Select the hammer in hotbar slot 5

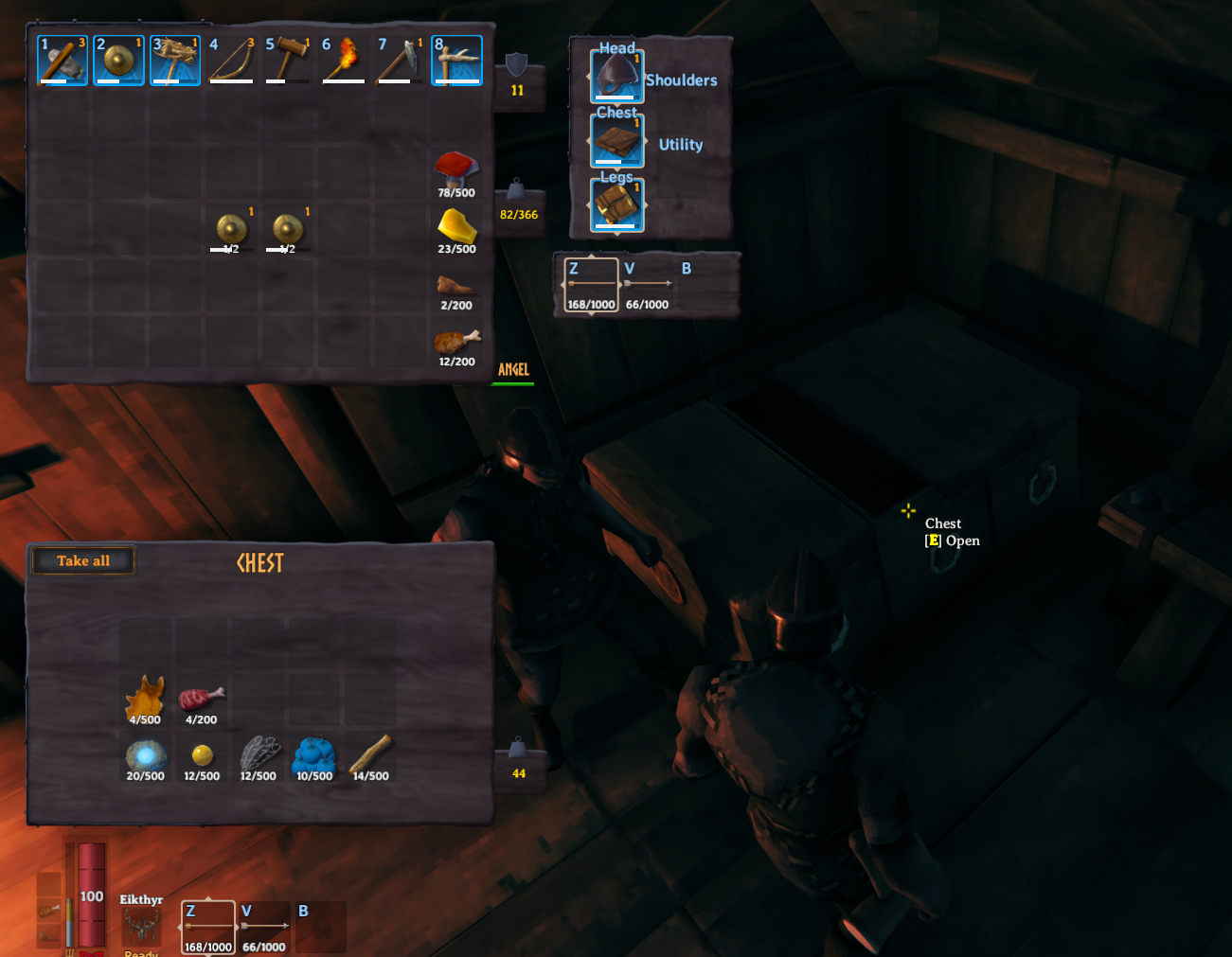point(287,59)
